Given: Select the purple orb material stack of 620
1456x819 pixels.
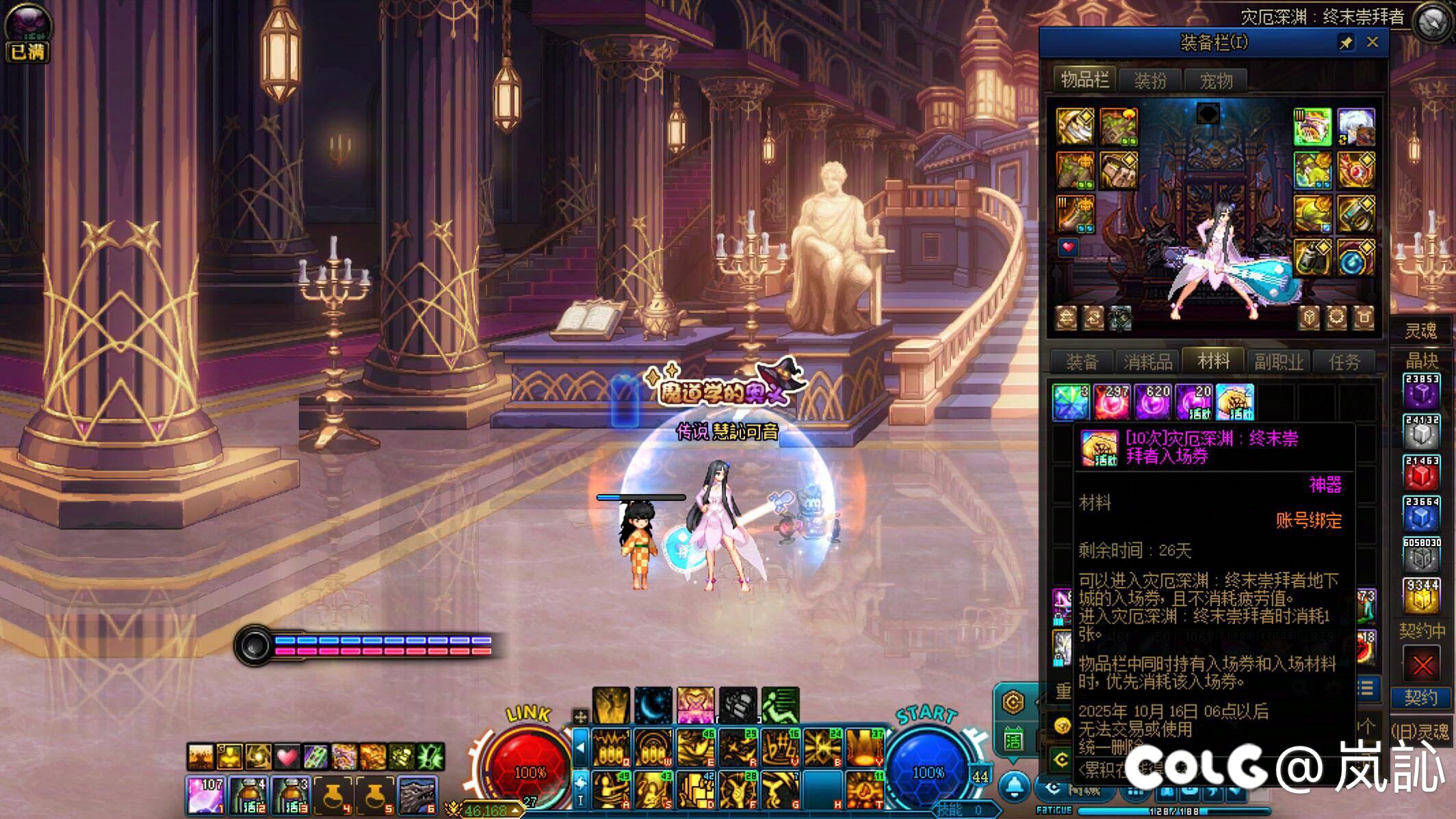Looking at the screenshot, I should tap(1153, 402).
